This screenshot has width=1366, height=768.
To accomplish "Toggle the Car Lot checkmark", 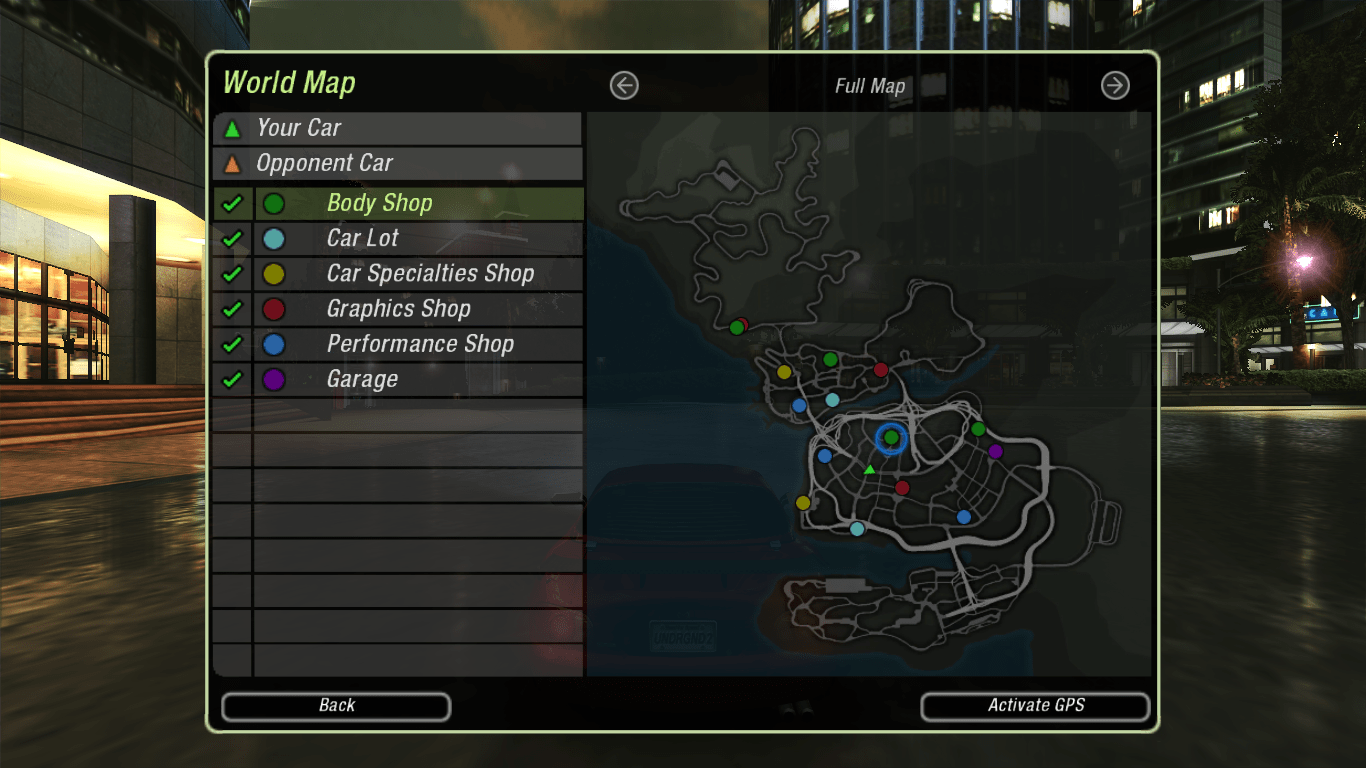I will coord(232,239).
